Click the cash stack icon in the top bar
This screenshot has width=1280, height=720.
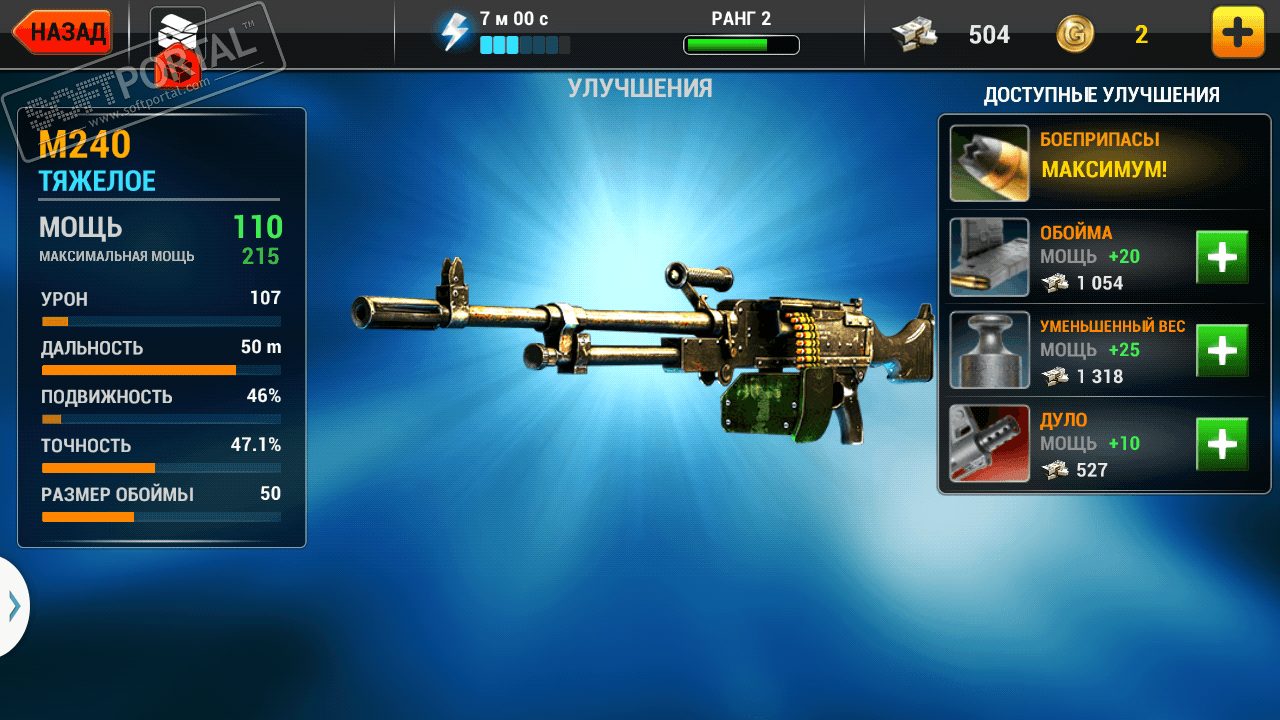click(x=914, y=35)
